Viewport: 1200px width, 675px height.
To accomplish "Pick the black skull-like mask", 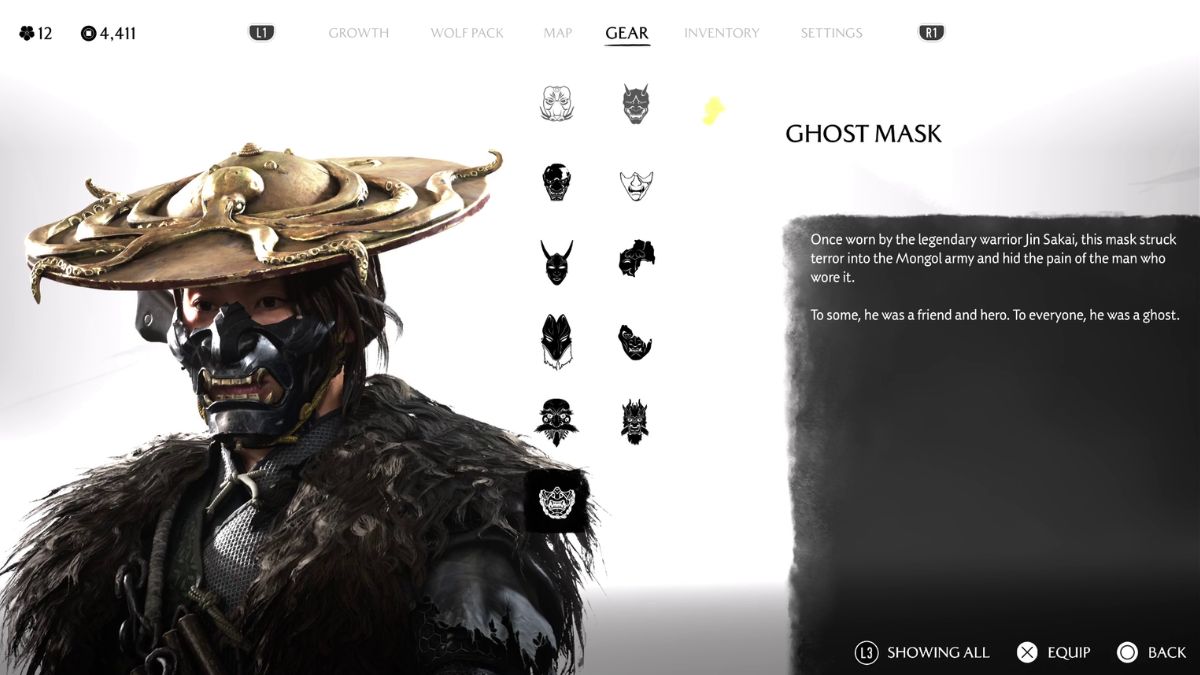I will (557, 183).
